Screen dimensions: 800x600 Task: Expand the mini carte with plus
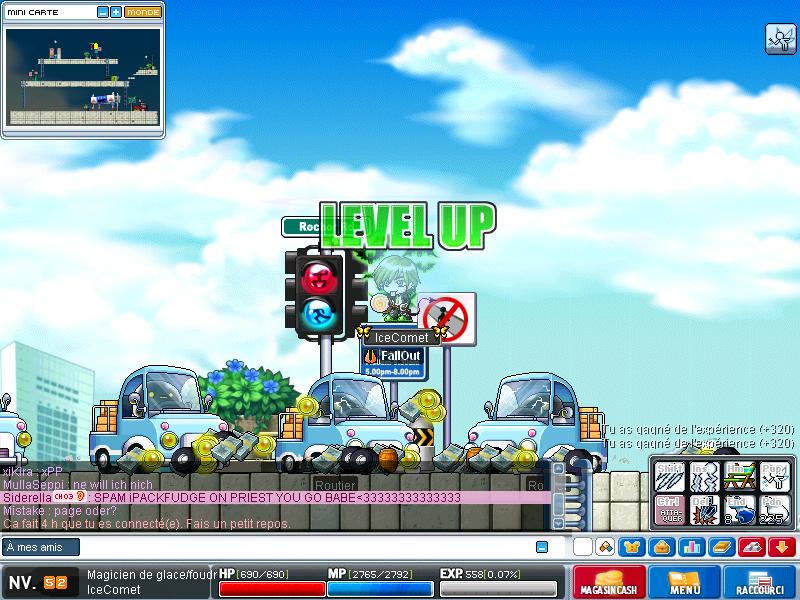(x=116, y=12)
